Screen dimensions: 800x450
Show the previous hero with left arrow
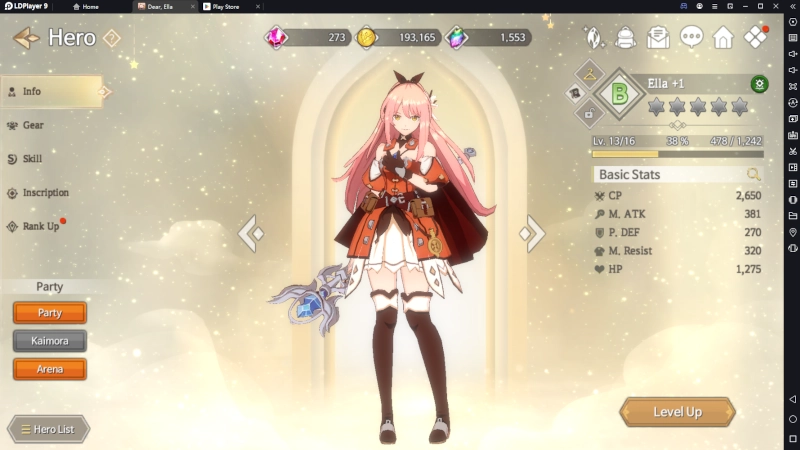click(252, 234)
